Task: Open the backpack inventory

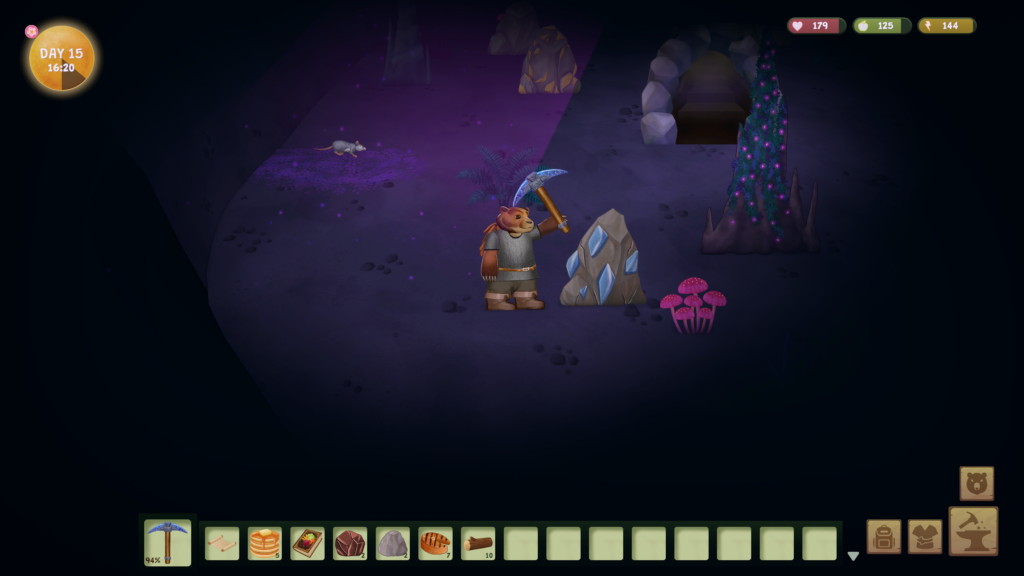Action: (884, 536)
